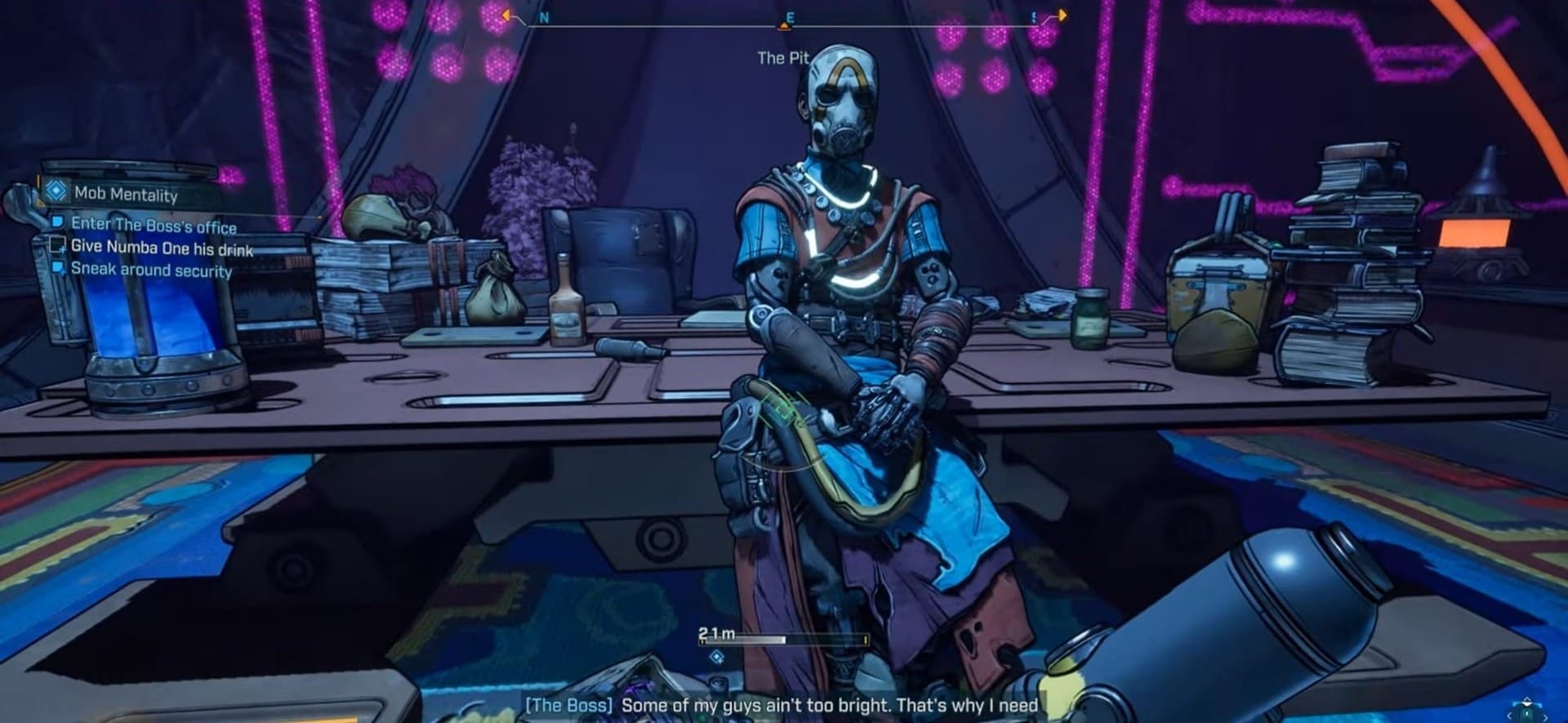Select the Mob Mentality quest title

click(x=126, y=194)
